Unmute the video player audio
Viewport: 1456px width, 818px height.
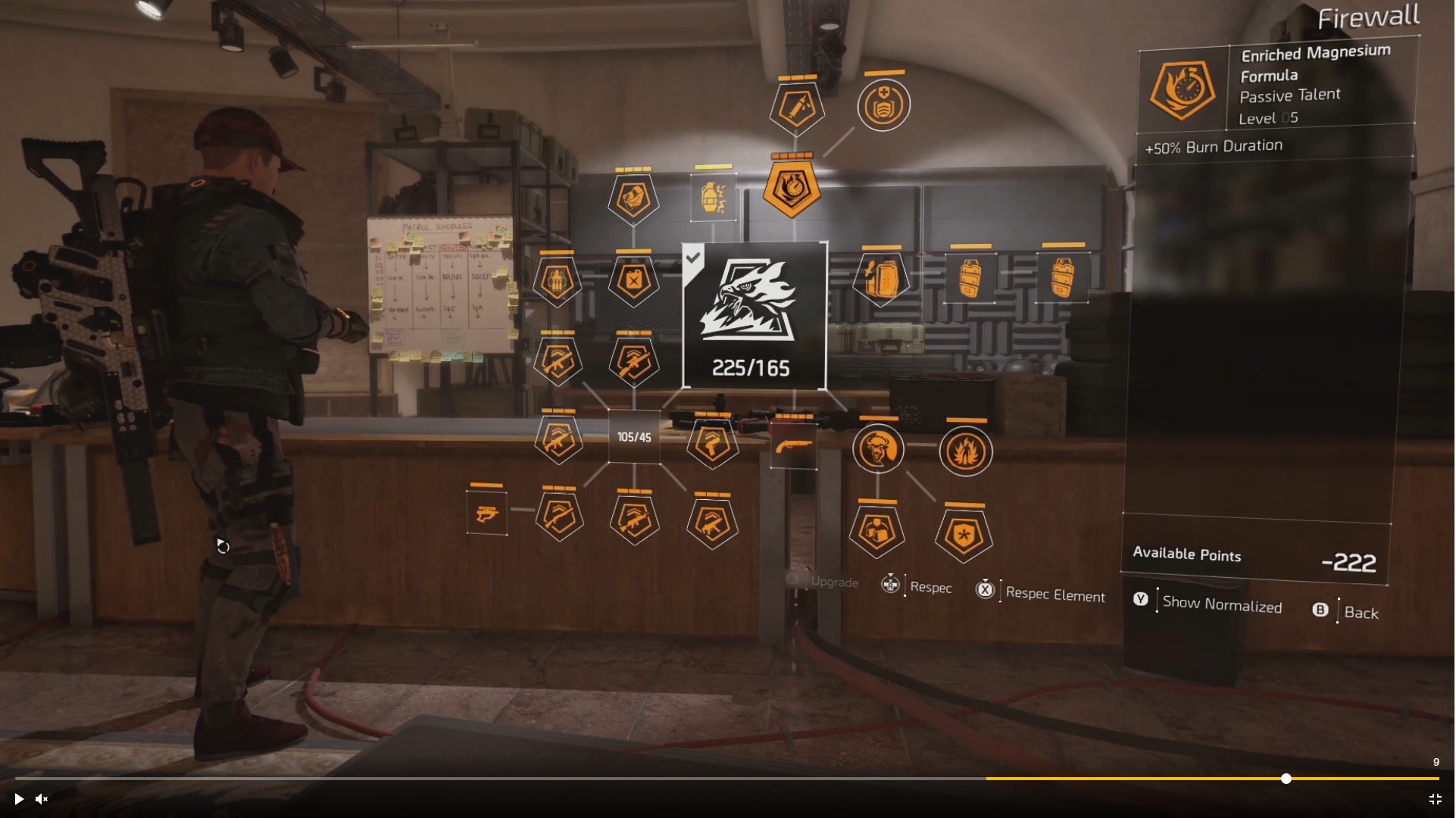(41, 799)
